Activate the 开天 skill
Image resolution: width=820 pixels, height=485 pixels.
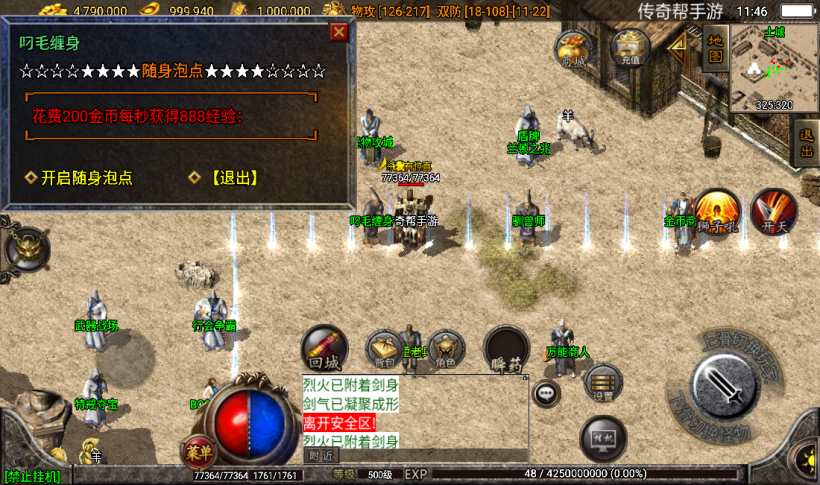(x=774, y=212)
